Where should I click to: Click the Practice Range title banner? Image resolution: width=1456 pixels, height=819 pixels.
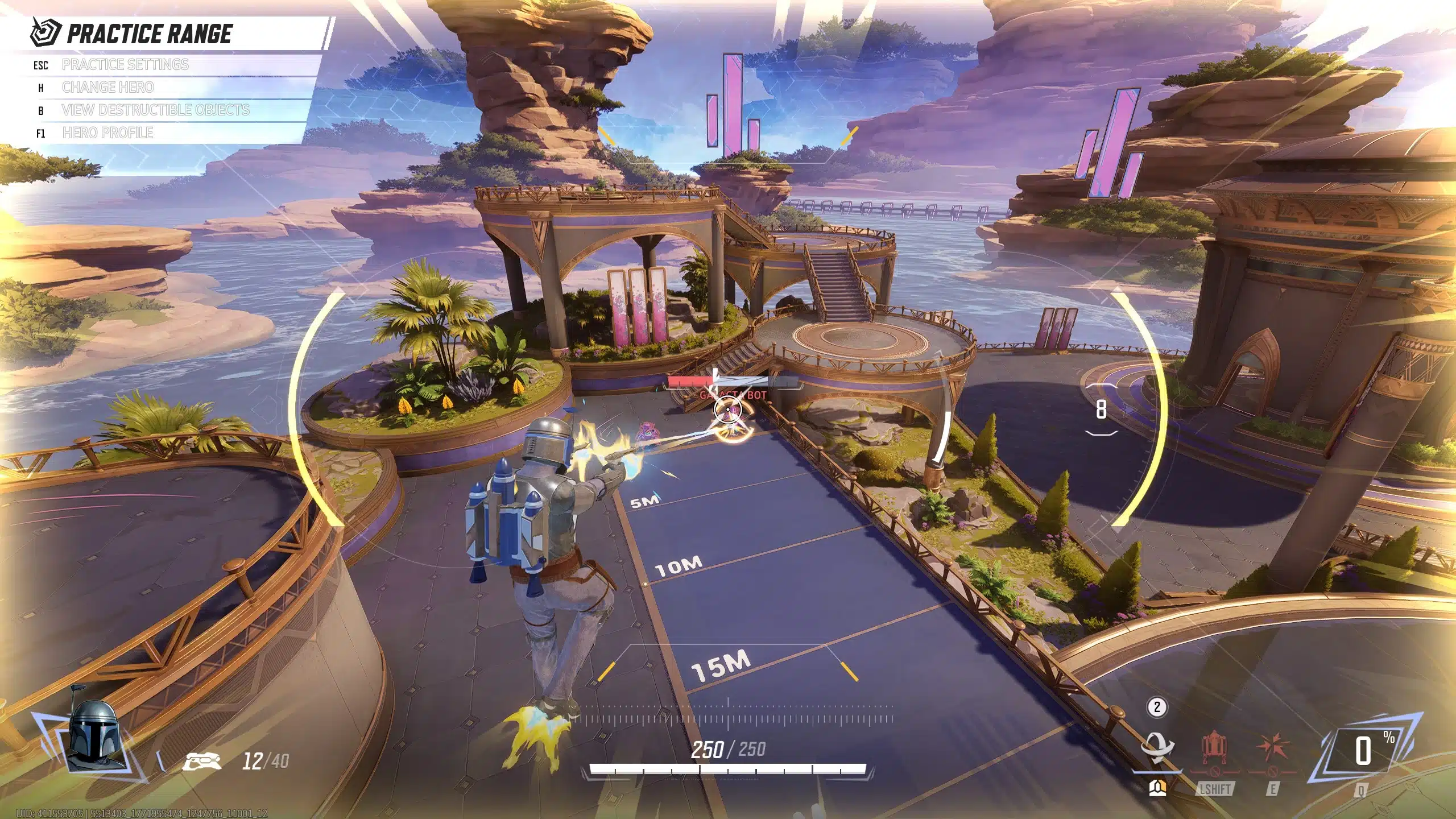pyautogui.click(x=149, y=34)
